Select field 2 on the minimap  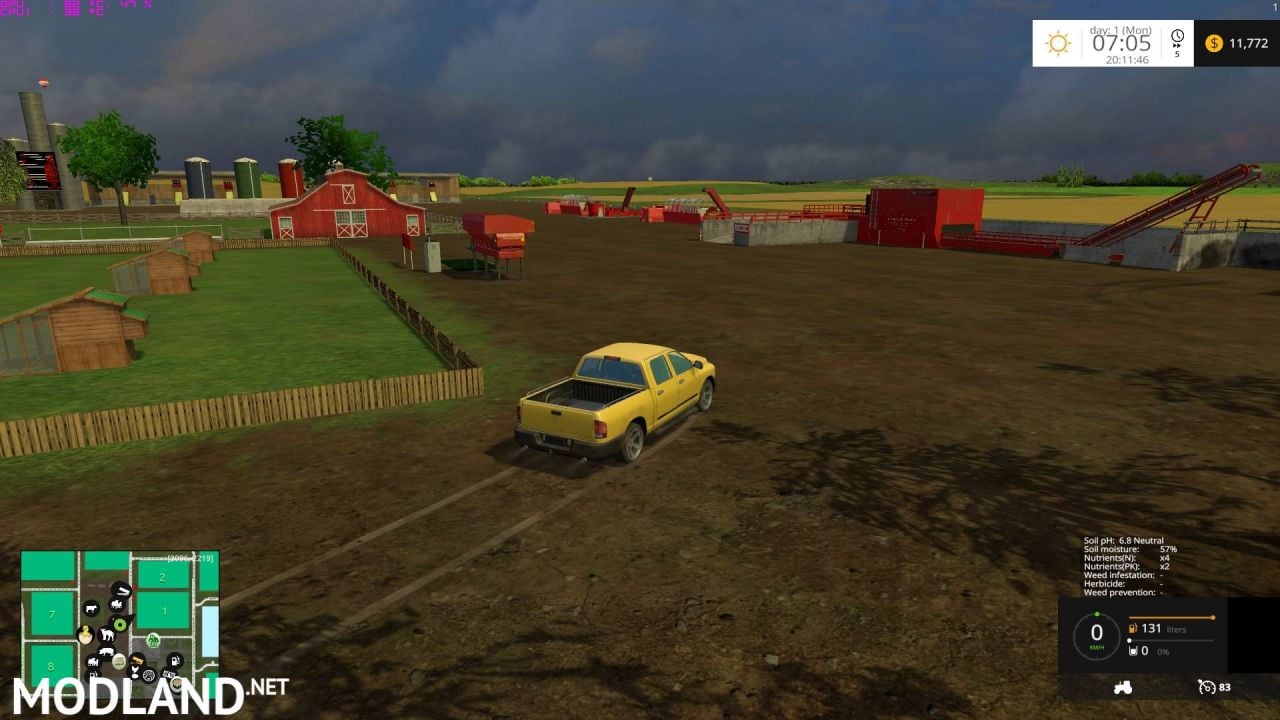pyautogui.click(x=162, y=577)
